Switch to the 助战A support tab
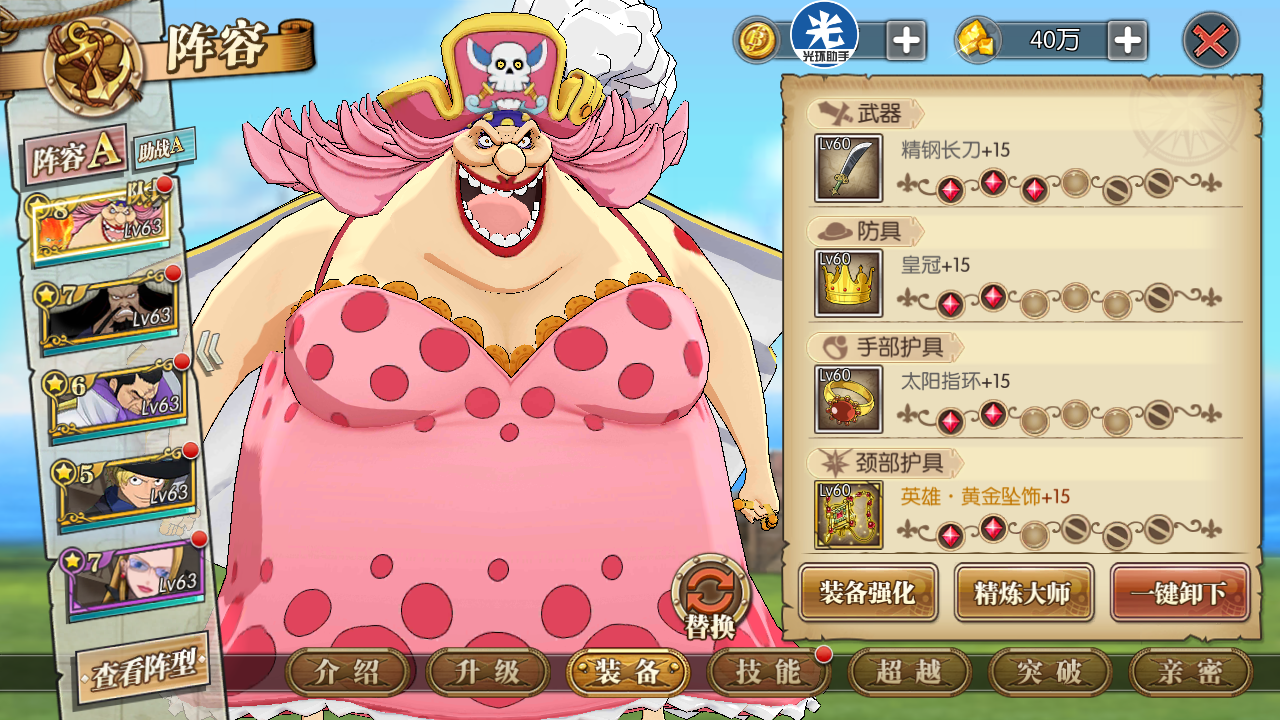This screenshot has width=1280, height=720. tap(161, 148)
